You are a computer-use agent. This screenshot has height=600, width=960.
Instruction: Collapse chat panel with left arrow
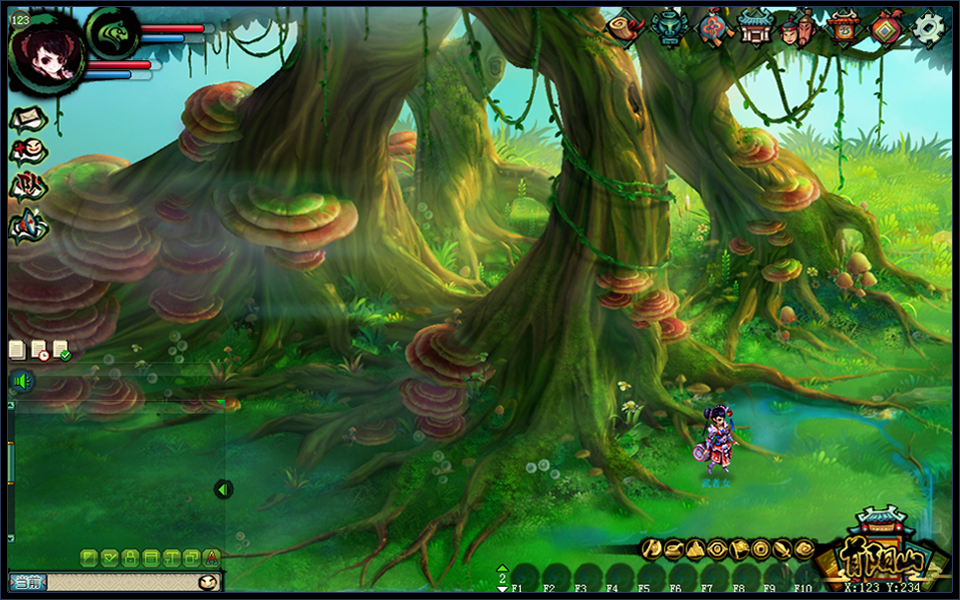point(223,489)
